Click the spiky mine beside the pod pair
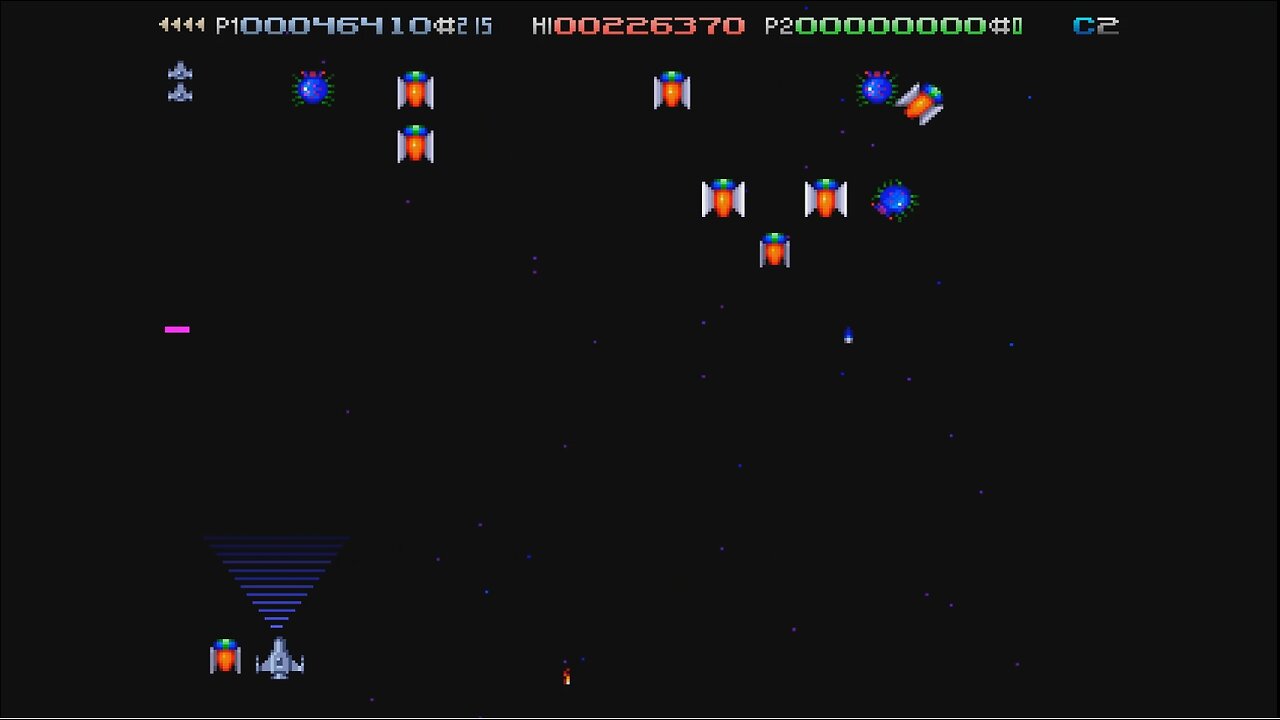 (894, 200)
